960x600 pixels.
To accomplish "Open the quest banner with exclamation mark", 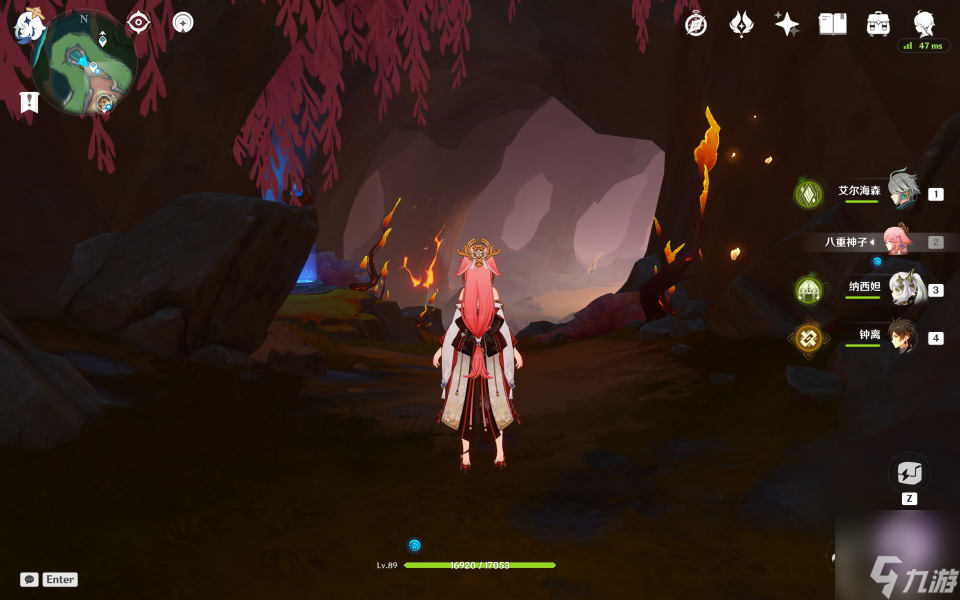I will tap(29, 101).
